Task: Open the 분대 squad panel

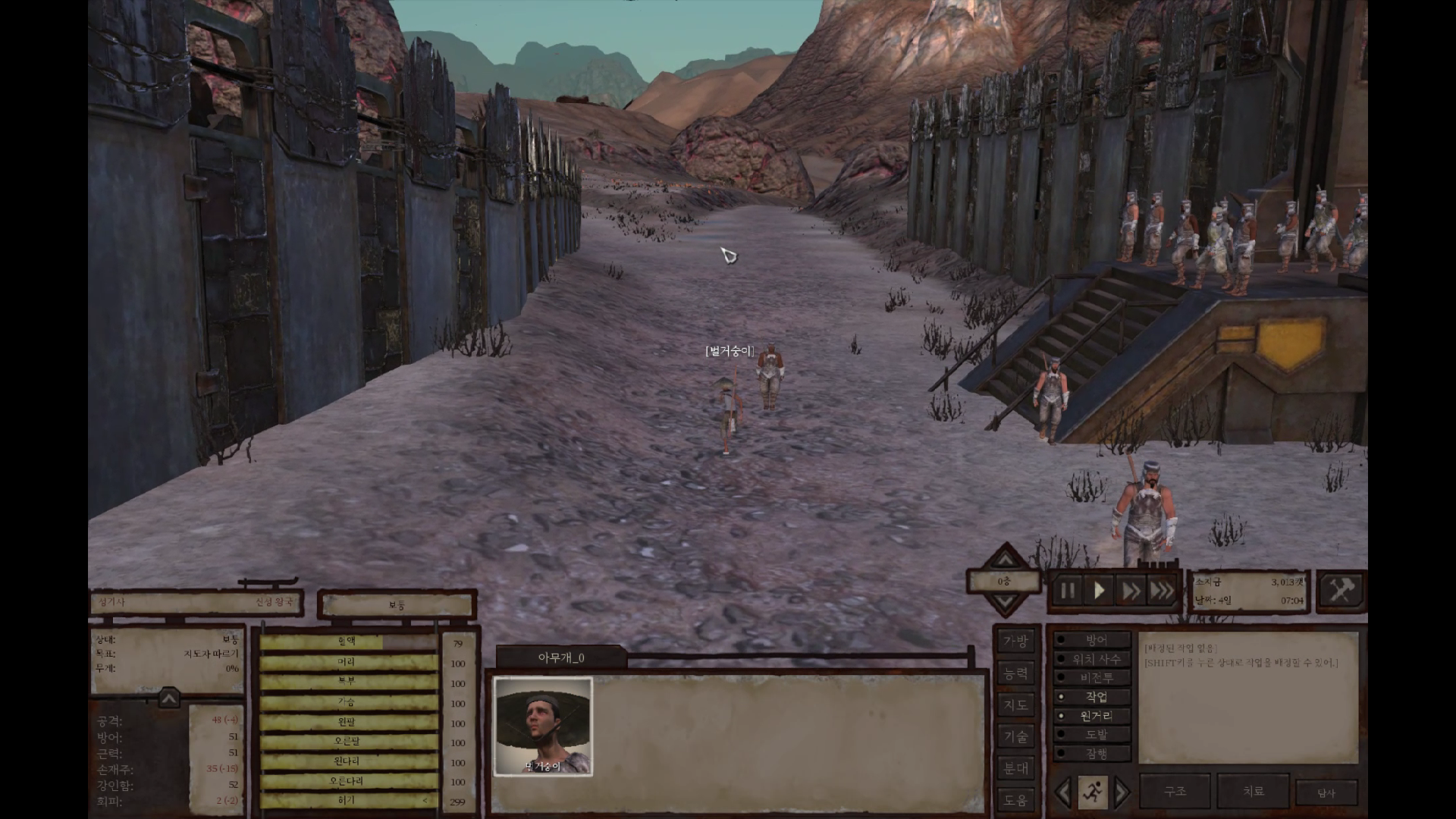Action: (x=1015, y=768)
